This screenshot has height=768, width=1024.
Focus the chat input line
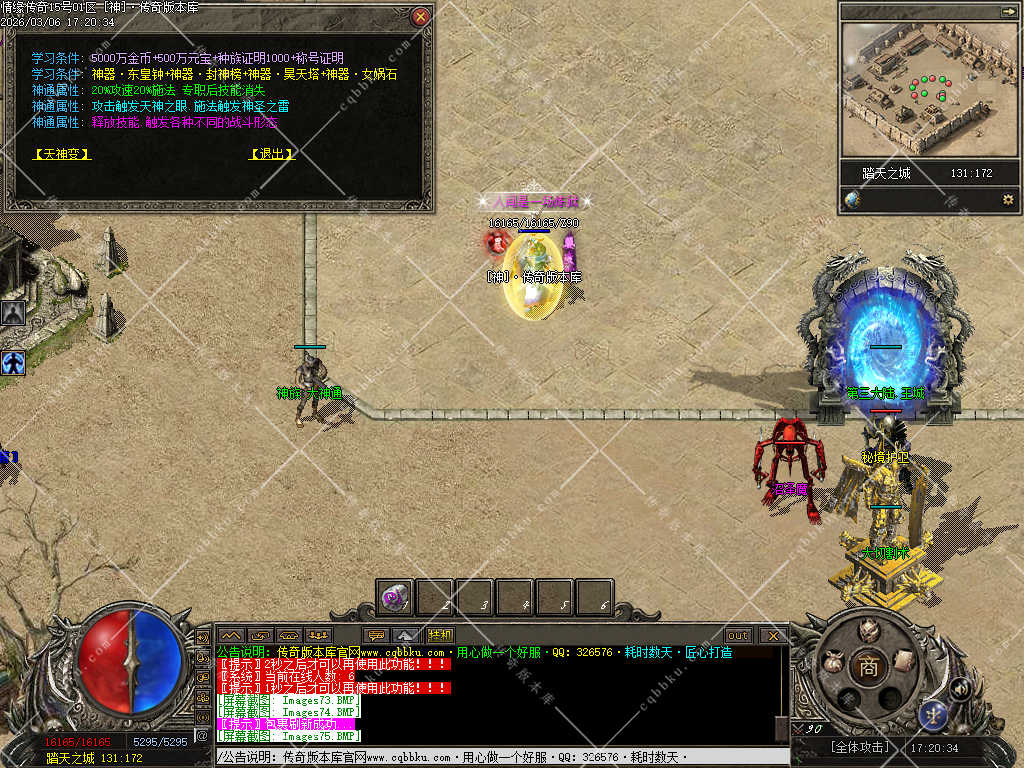click(x=500, y=758)
